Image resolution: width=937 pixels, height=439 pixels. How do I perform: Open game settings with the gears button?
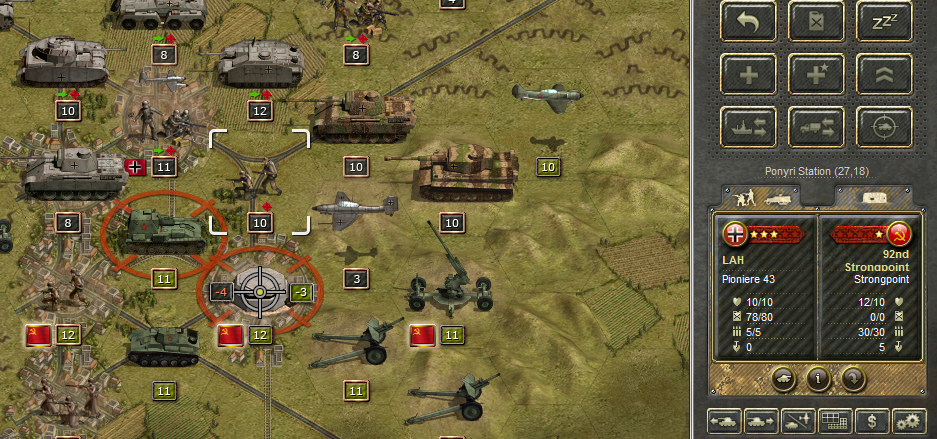click(908, 422)
